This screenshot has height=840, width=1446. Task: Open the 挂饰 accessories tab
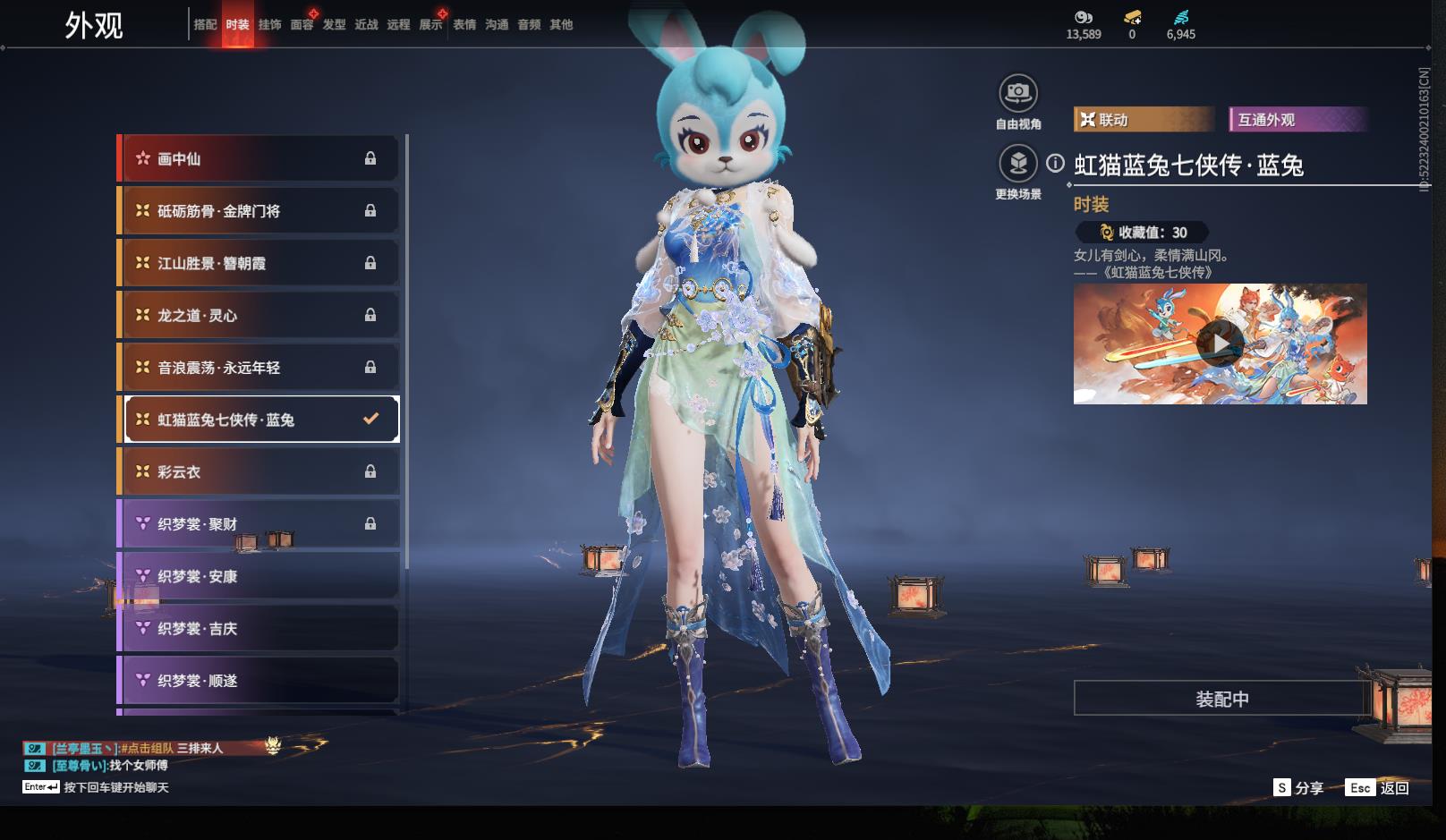click(269, 25)
